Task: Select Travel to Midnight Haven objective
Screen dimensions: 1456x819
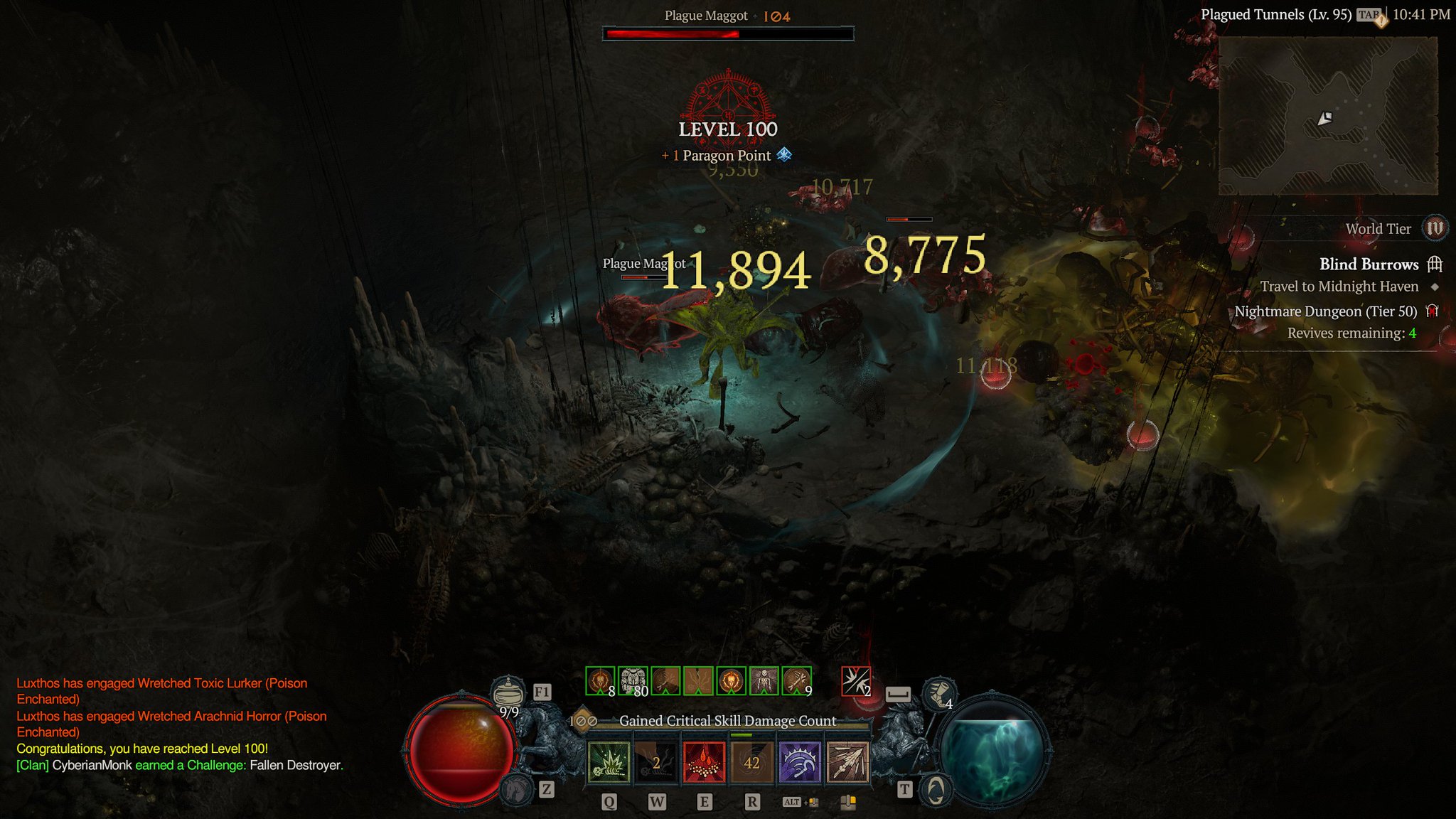Action: [1340, 287]
